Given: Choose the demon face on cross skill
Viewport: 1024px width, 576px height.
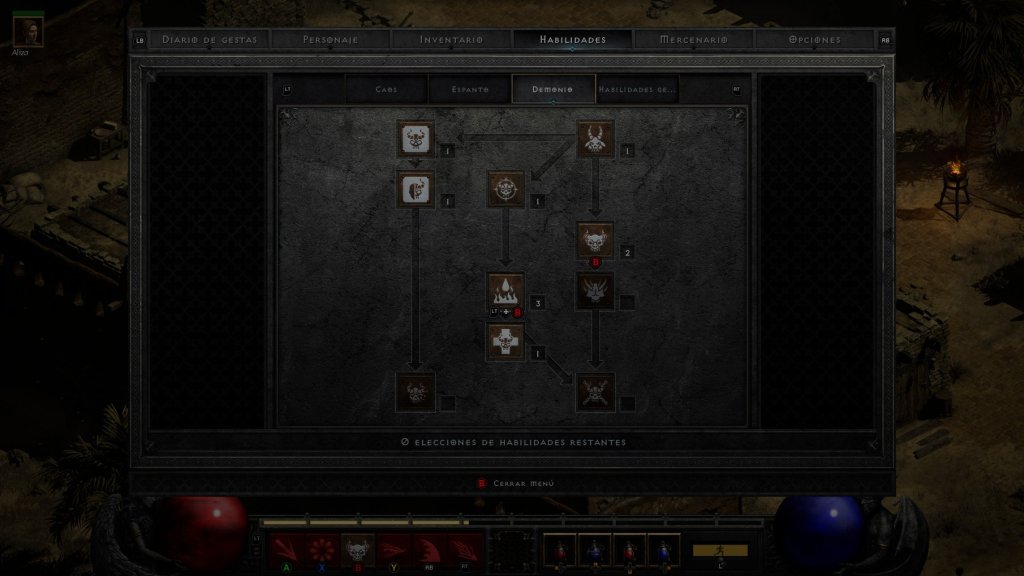Looking at the screenshot, I should click(506, 341).
